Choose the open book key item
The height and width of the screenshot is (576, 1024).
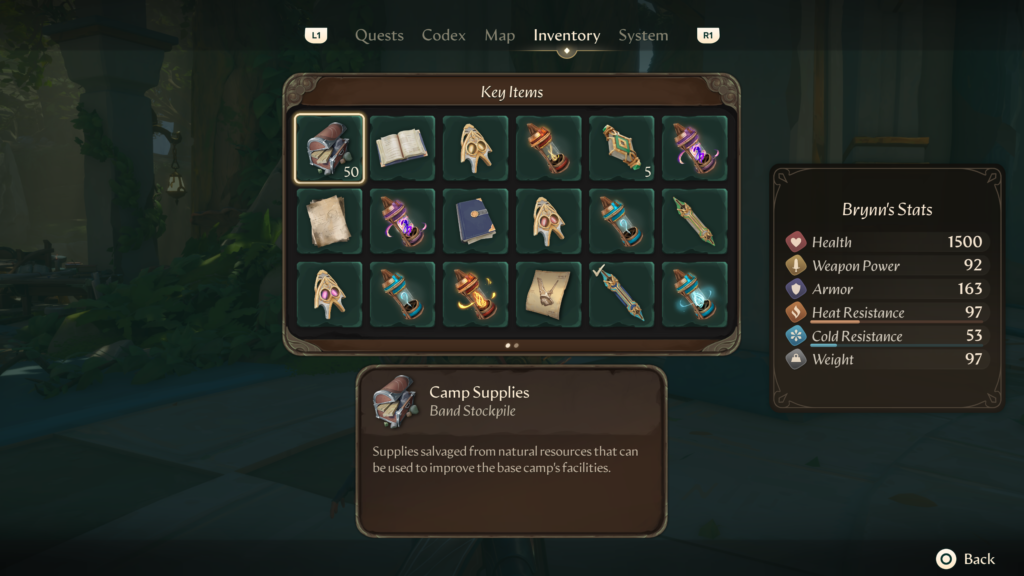tap(402, 148)
